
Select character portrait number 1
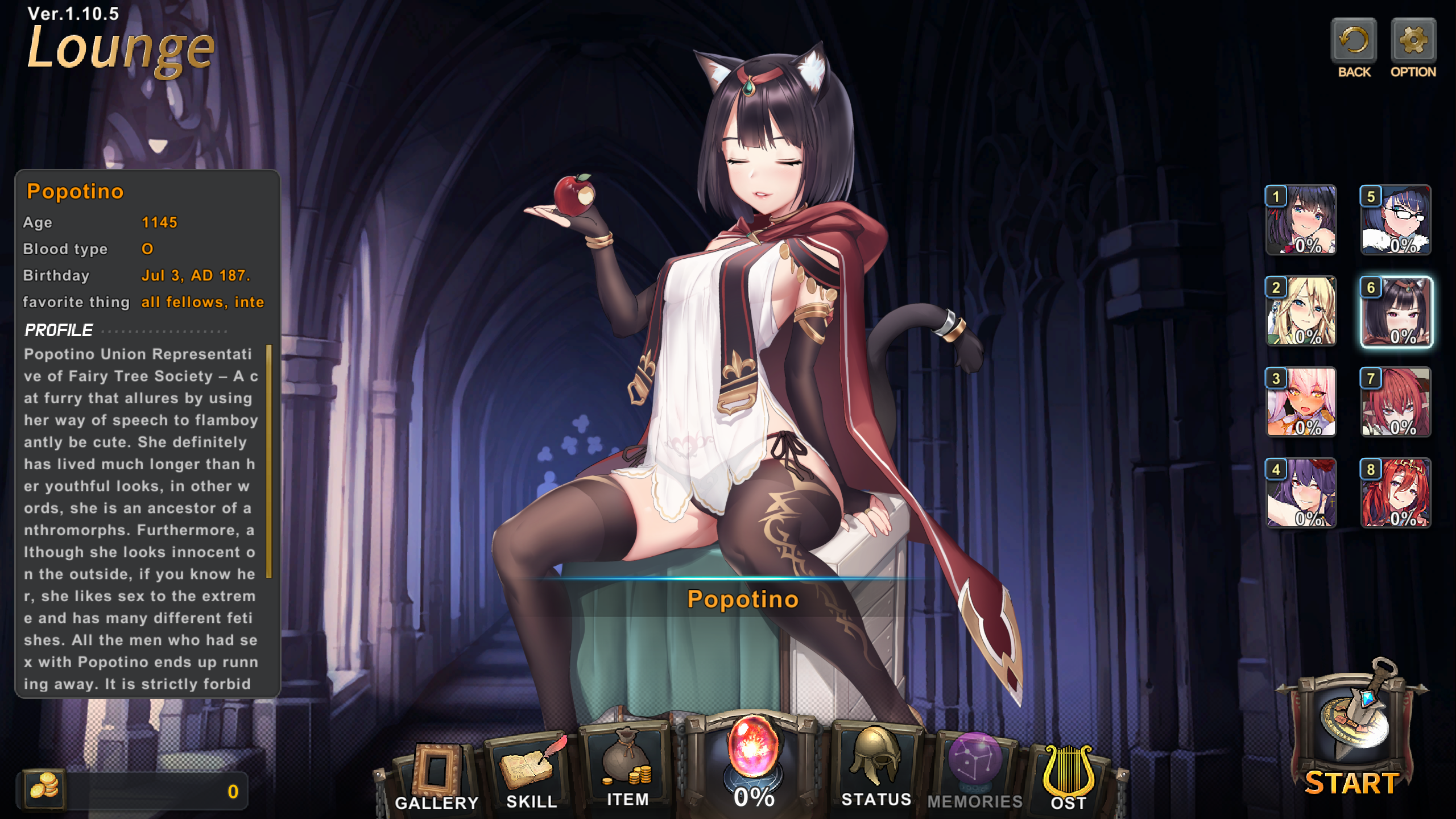[x=1301, y=220]
